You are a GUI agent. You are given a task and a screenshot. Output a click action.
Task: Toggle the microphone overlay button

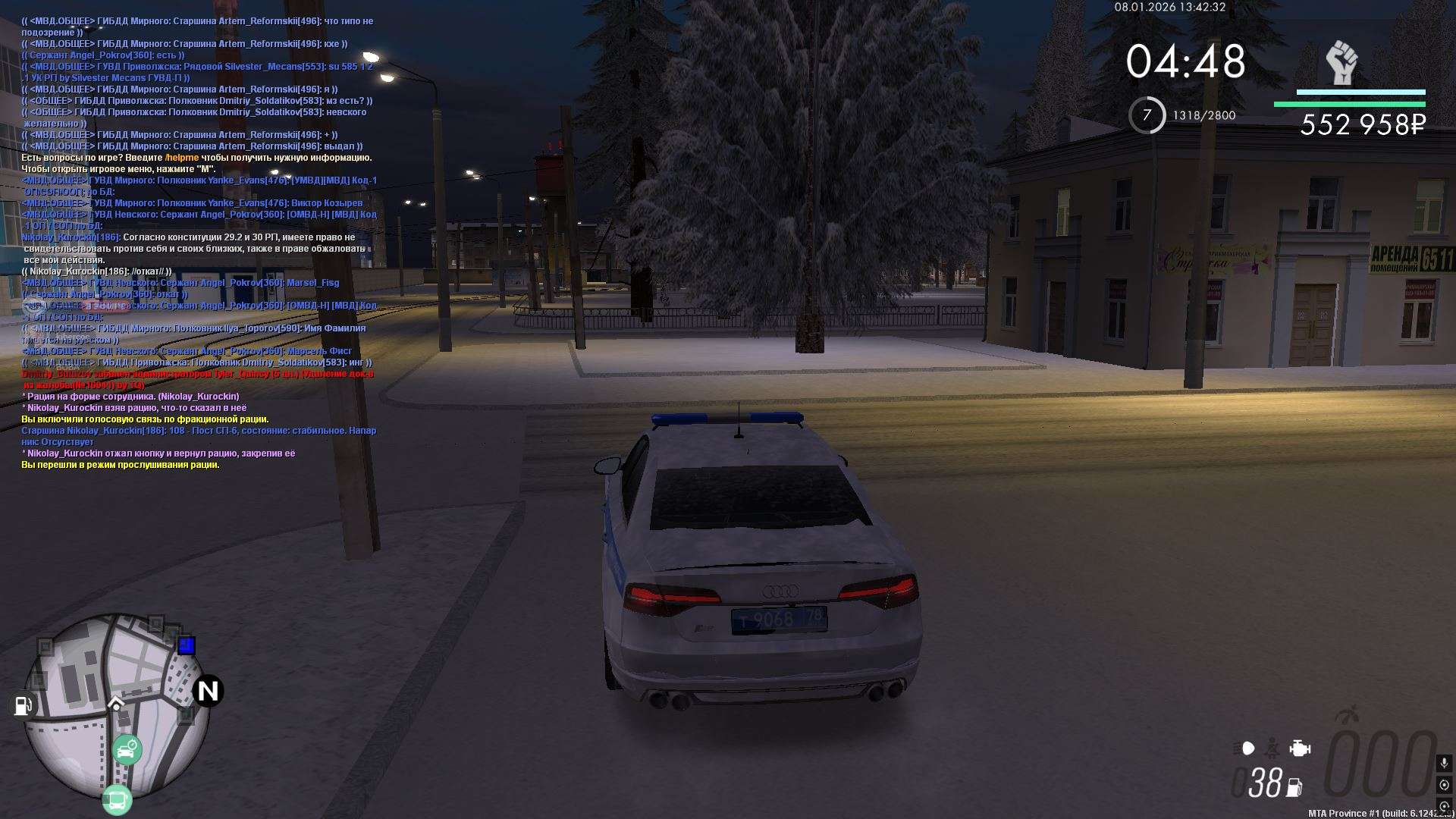tap(1444, 763)
